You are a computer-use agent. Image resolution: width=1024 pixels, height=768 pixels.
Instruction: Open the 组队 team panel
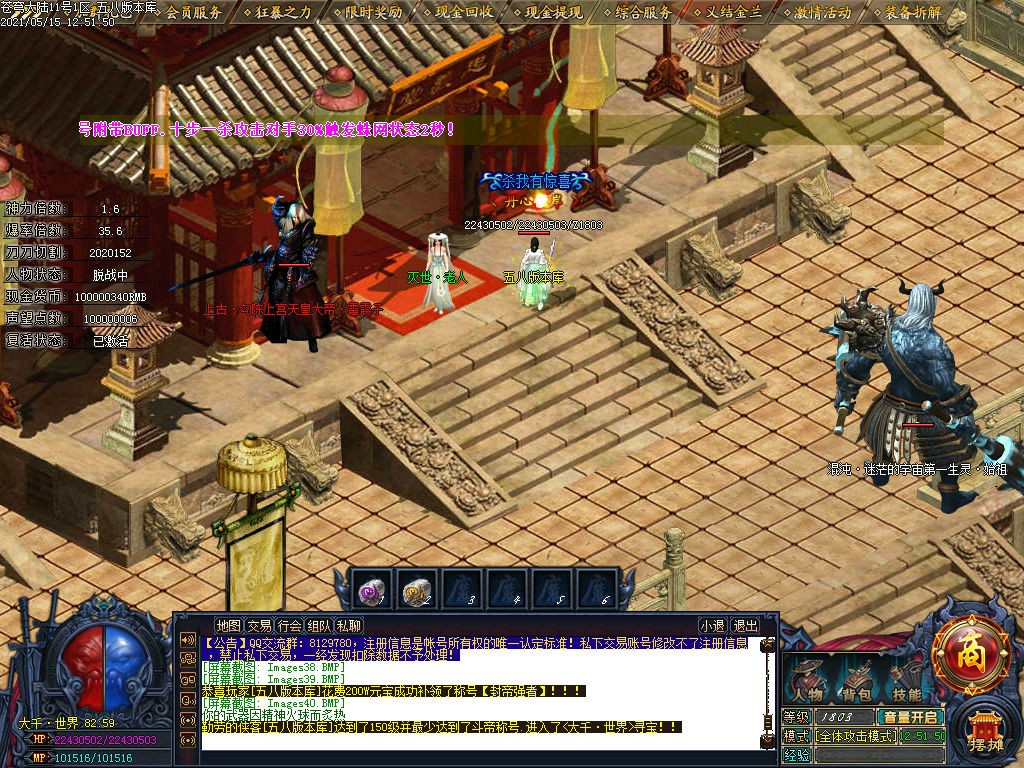(319, 625)
